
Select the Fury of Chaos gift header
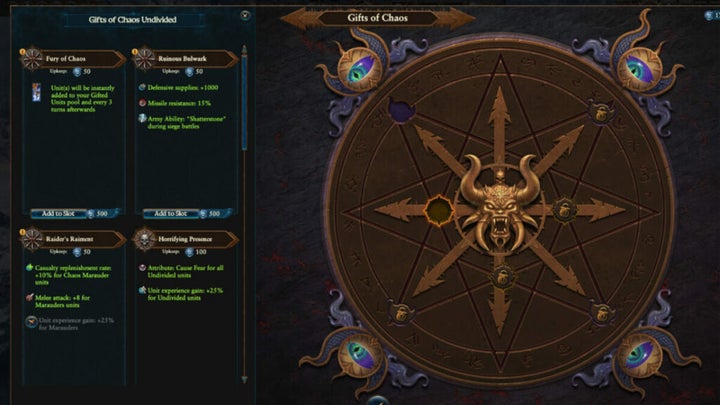point(66,60)
